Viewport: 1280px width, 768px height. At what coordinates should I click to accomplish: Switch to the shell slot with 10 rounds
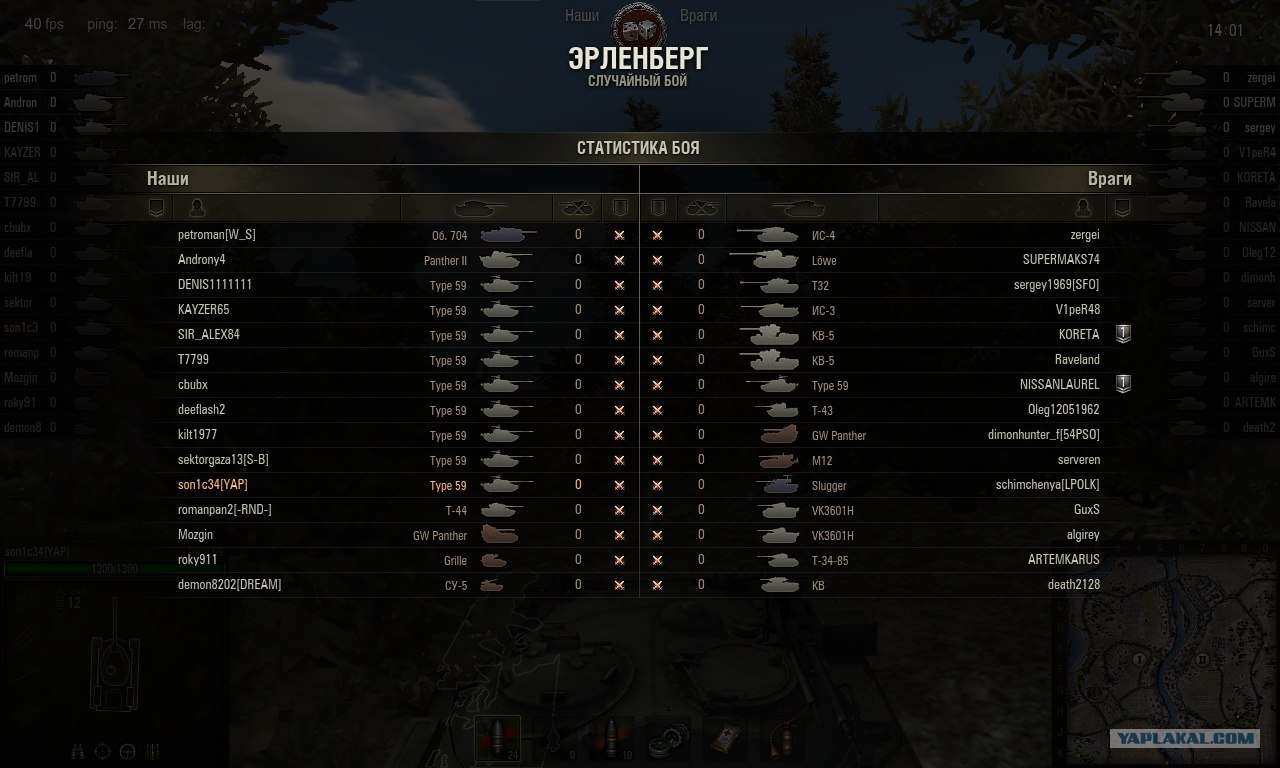tap(610, 740)
